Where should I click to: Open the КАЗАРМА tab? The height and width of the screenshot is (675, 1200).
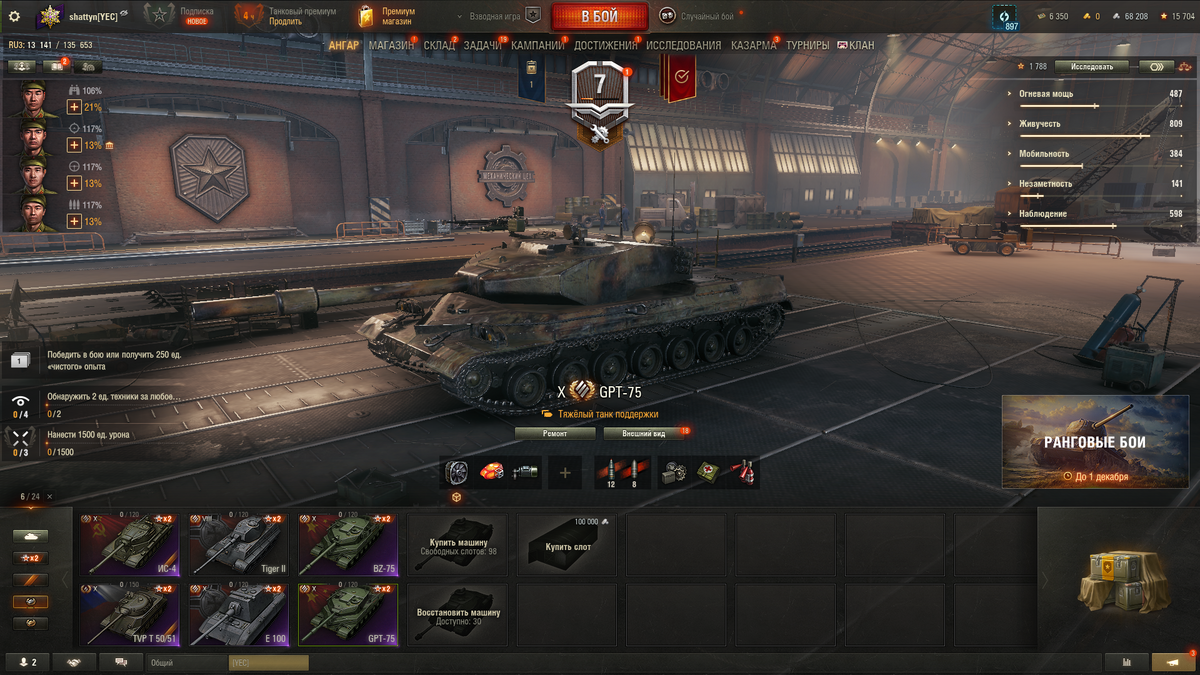(x=753, y=45)
